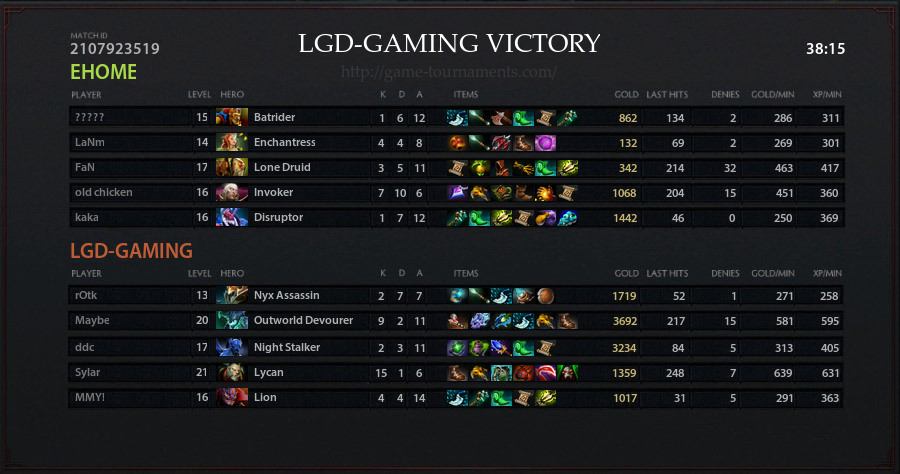Select player Sylar's name

[88, 372]
